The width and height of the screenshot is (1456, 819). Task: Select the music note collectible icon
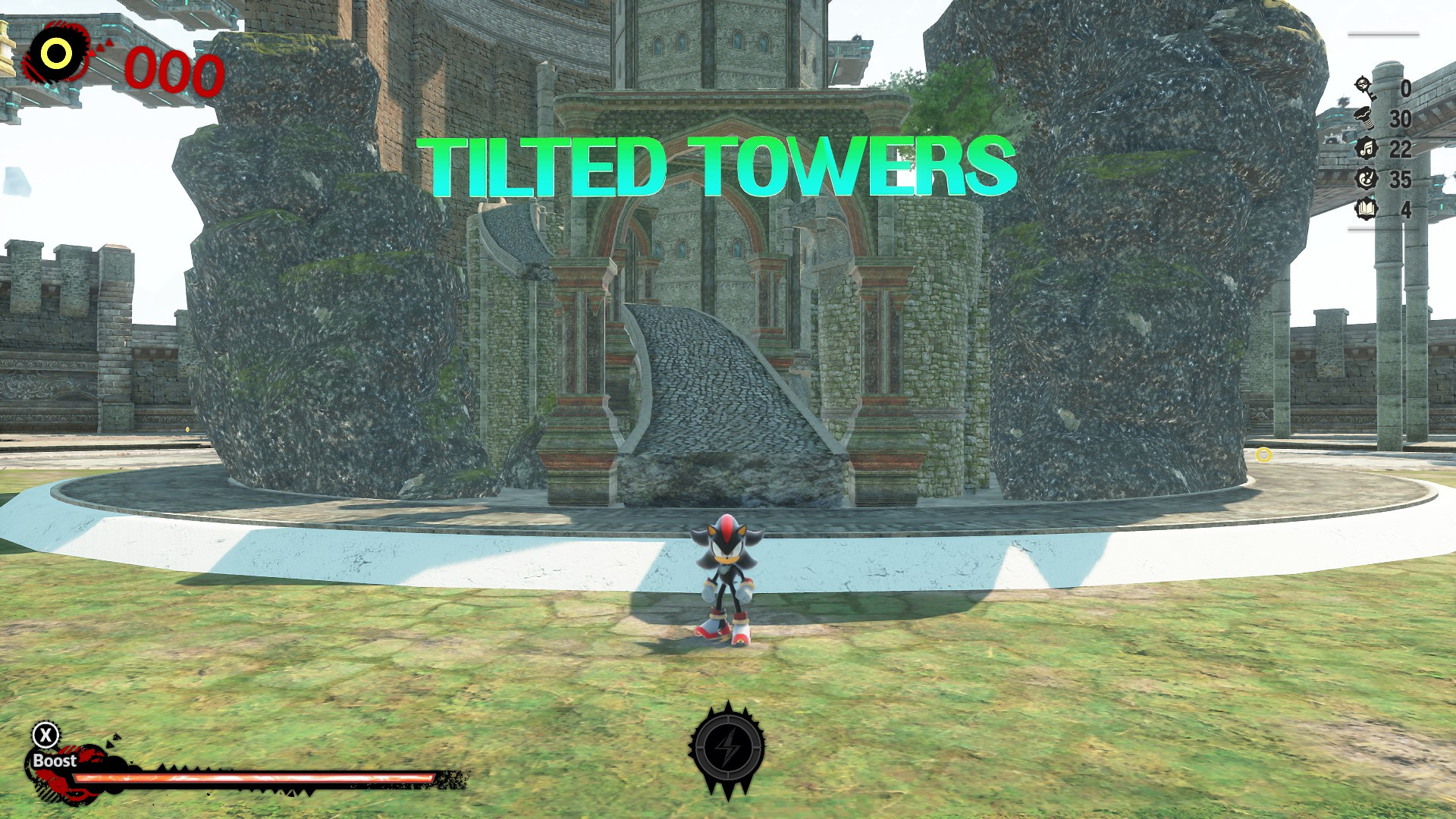tap(1365, 149)
